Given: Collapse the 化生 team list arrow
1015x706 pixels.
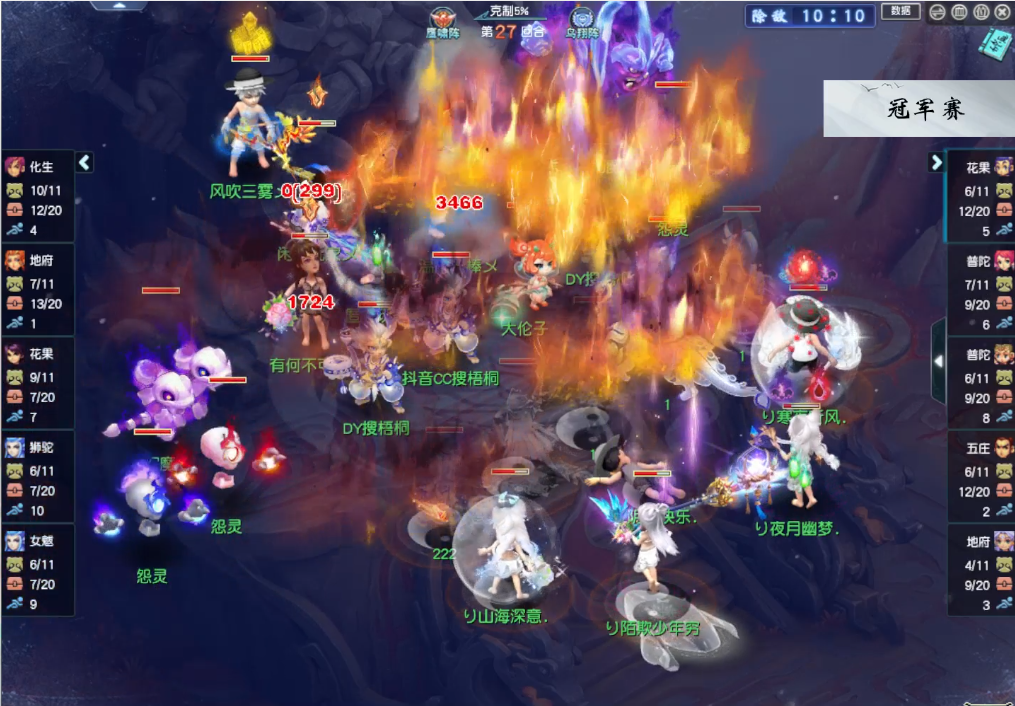Looking at the screenshot, I should (x=84, y=162).
